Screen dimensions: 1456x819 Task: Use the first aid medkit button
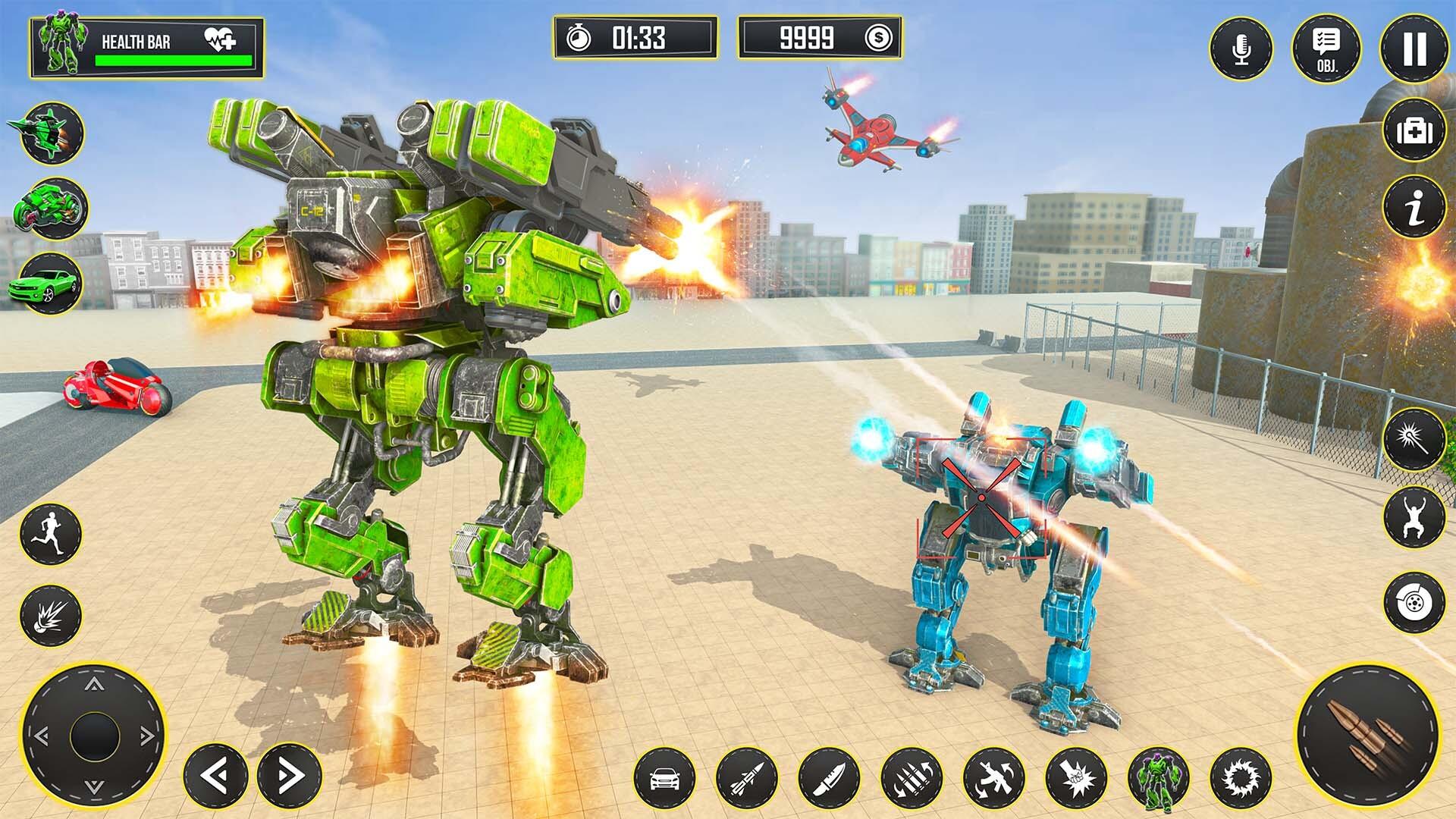(1414, 131)
